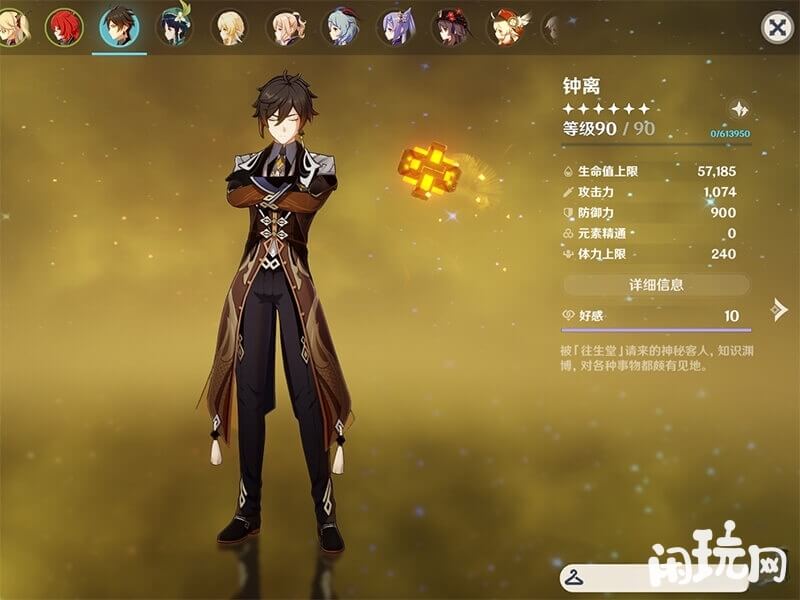This screenshot has height=600, width=800.
Task: Switch to Venti's portrait with the green-black hair
Action: tap(175, 27)
